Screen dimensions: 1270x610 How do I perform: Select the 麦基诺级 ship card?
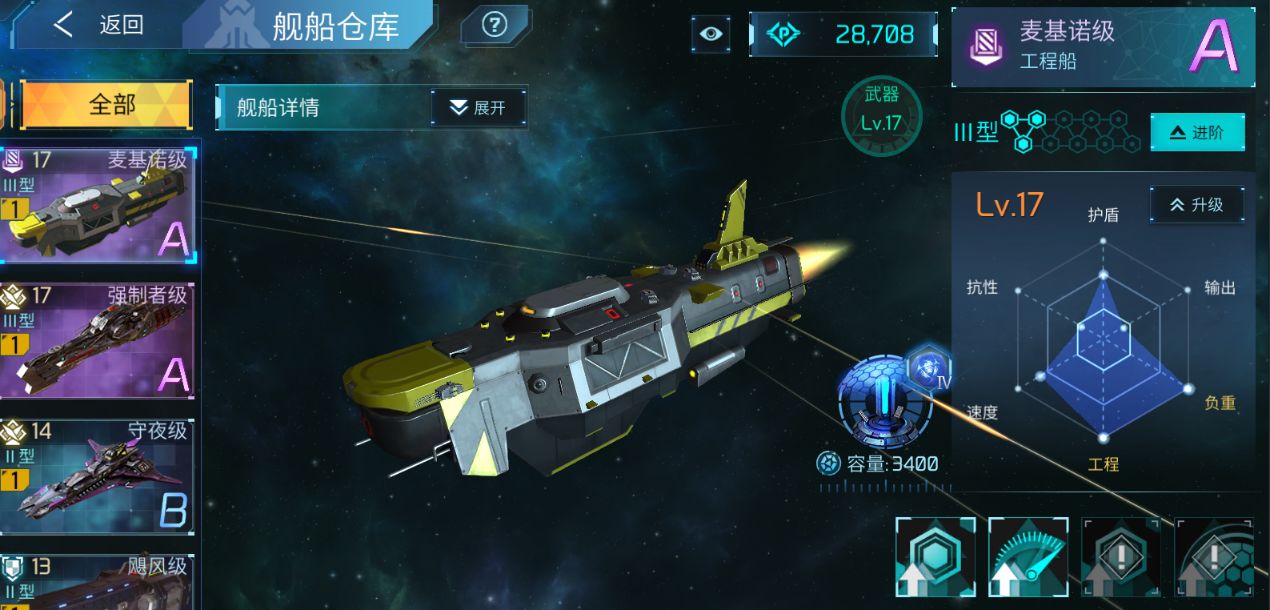(x=98, y=205)
